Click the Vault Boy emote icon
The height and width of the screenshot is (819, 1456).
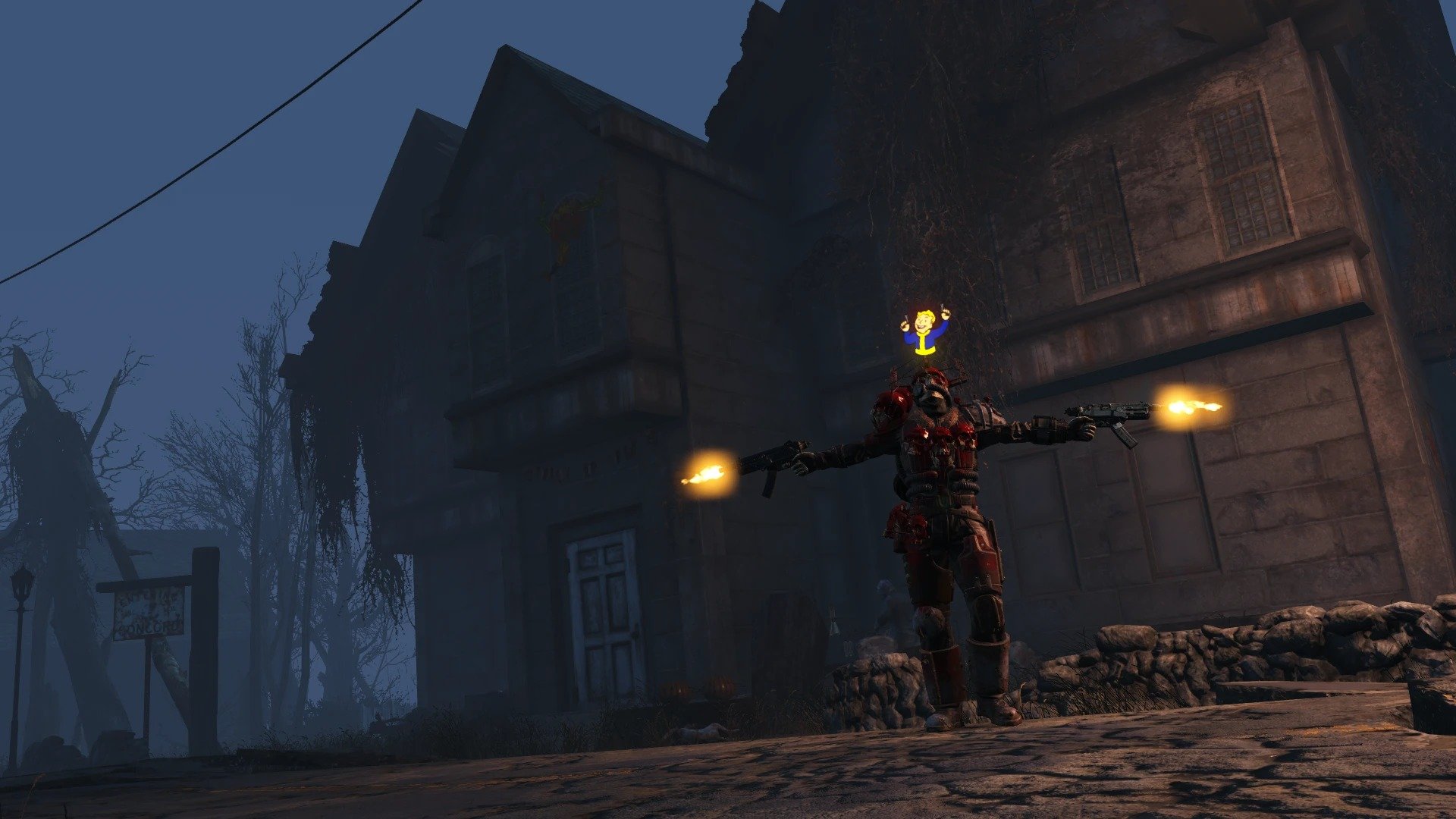pos(924,331)
